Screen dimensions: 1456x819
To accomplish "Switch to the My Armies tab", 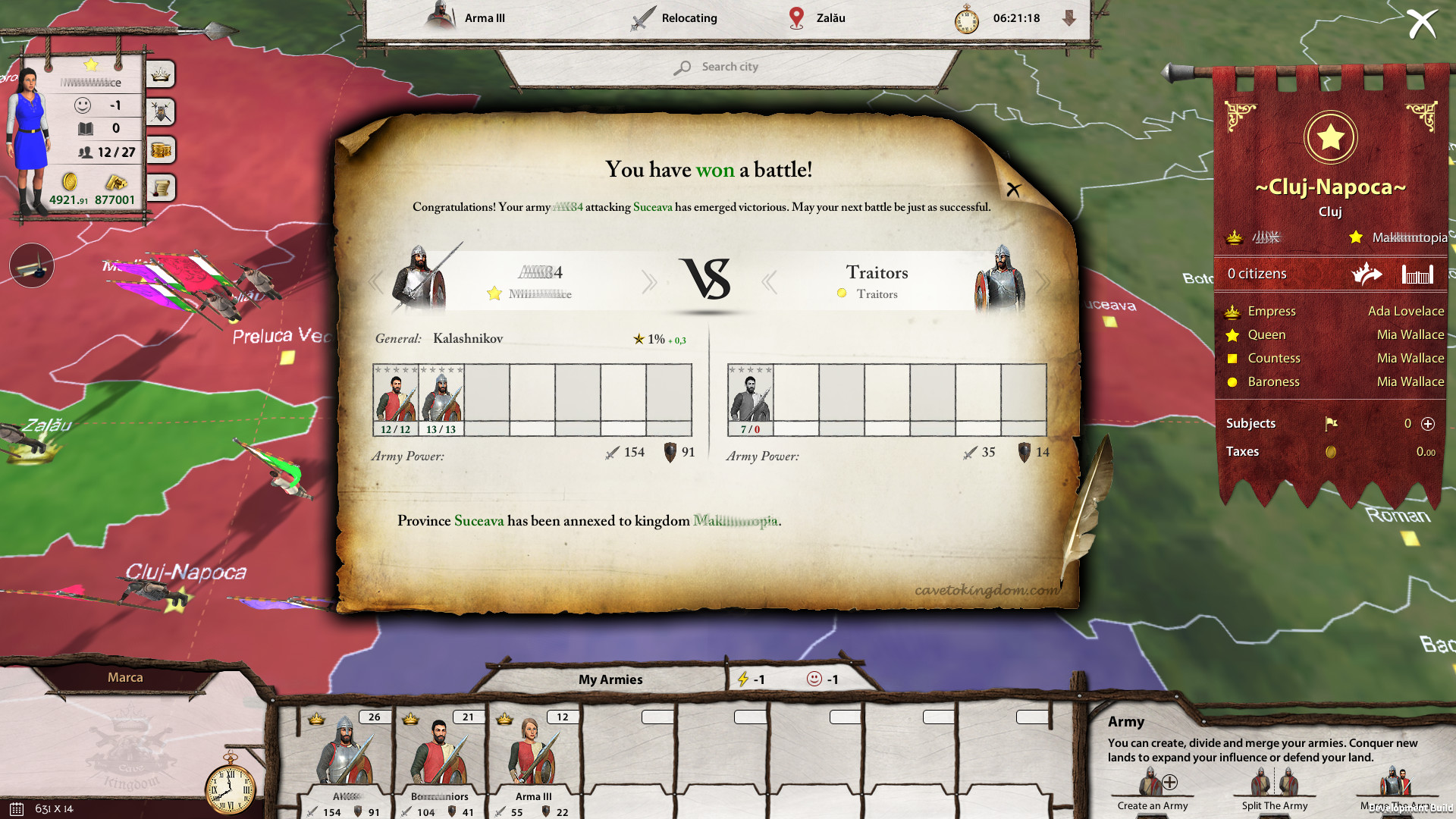I will pos(610,679).
